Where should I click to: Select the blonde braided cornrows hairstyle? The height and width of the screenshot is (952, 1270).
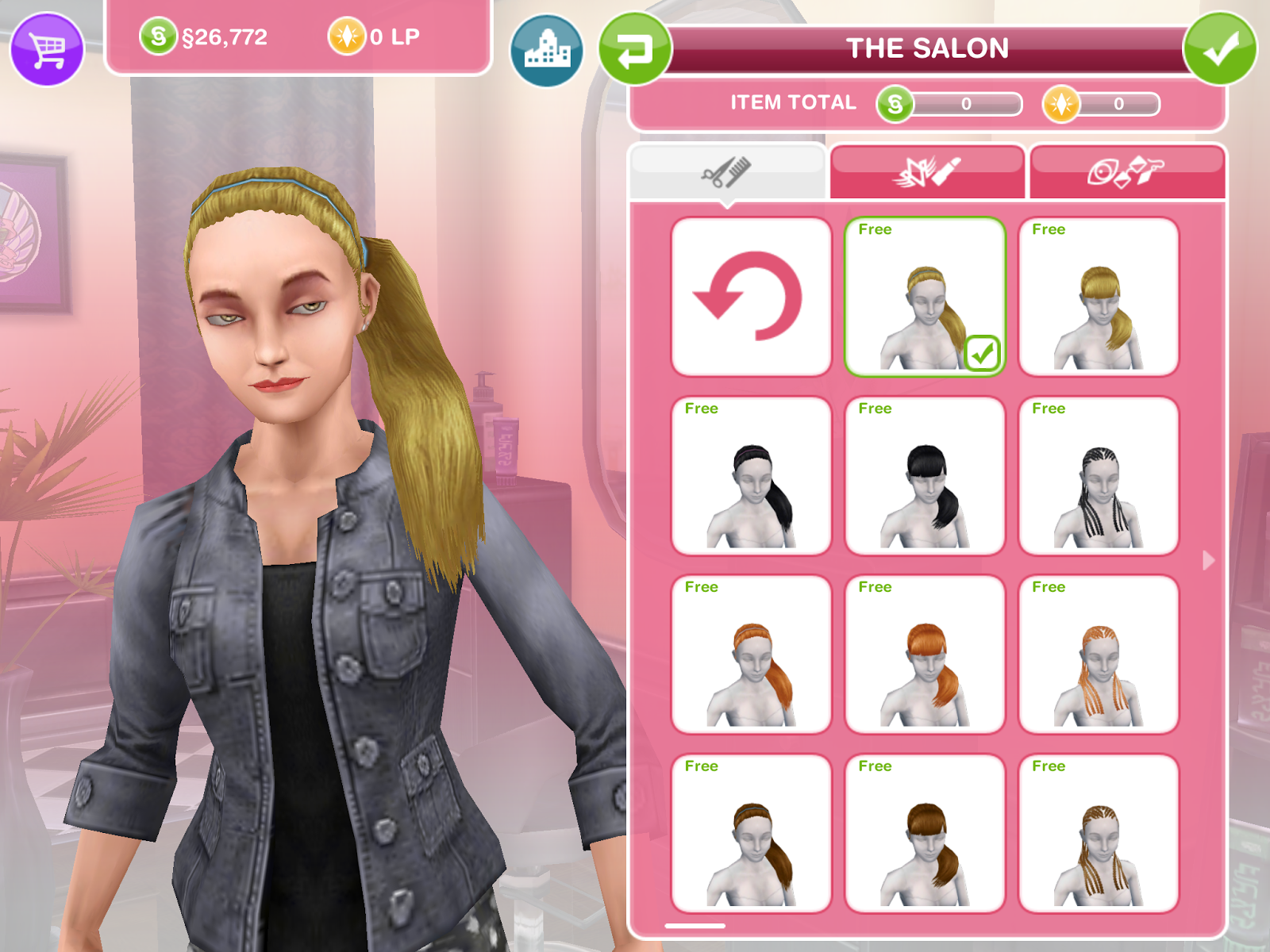point(1098,833)
